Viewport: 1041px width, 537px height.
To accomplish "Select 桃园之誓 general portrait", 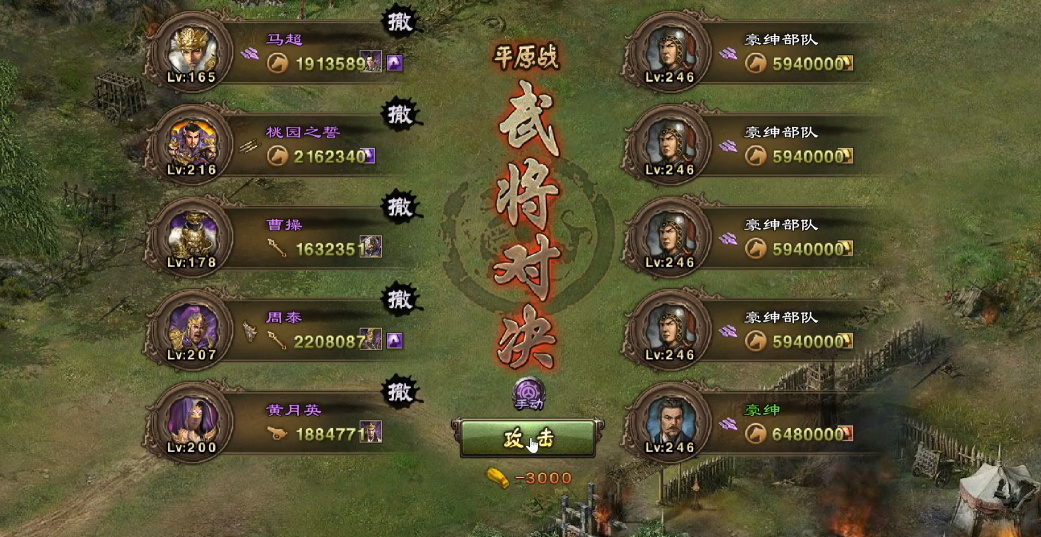I will pos(190,145).
